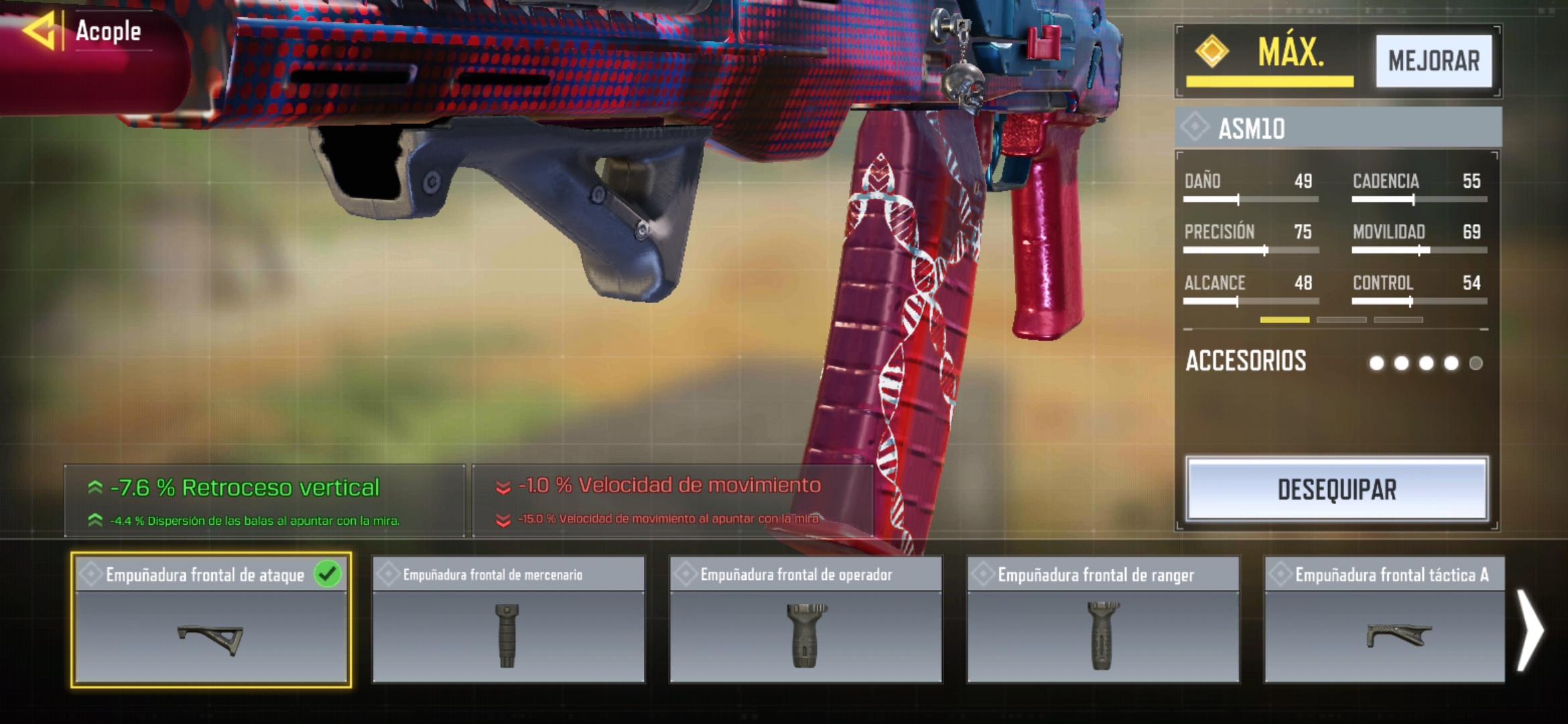This screenshot has width=1568, height=724.
Task: Select Empuñadura frontal de ranger grip
Action: point(1103,620)
